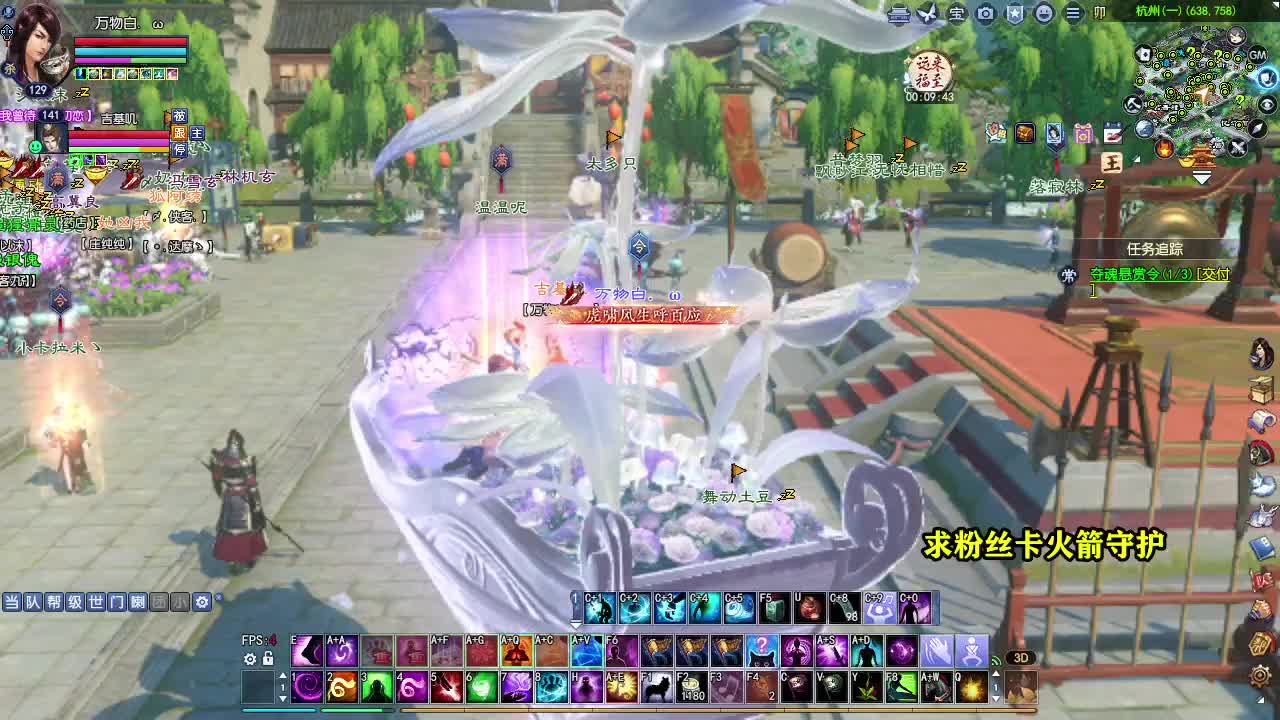Viewport: 1280px width, 720px height.
Task: Switch to the 世 world chat tab
Action: [94, 601]
